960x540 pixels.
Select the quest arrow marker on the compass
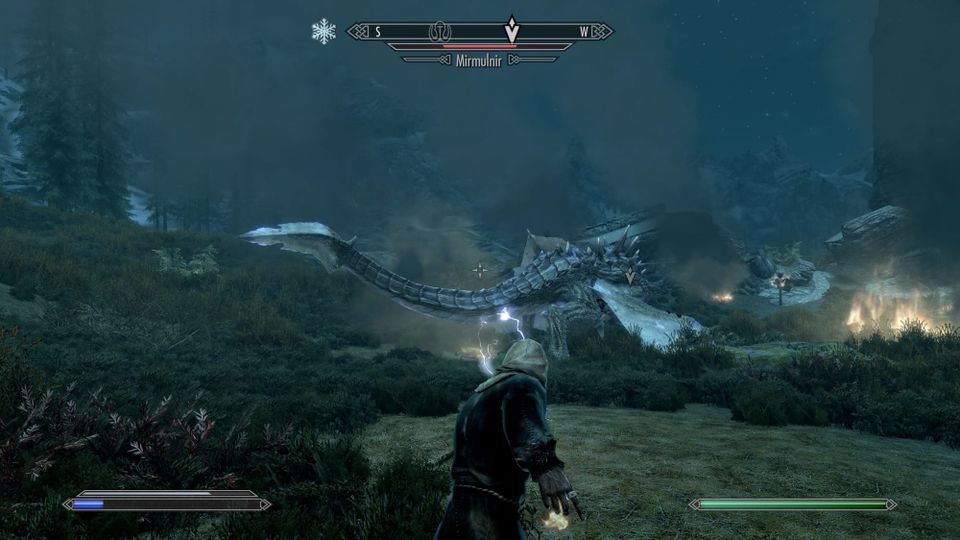[512, 30]
